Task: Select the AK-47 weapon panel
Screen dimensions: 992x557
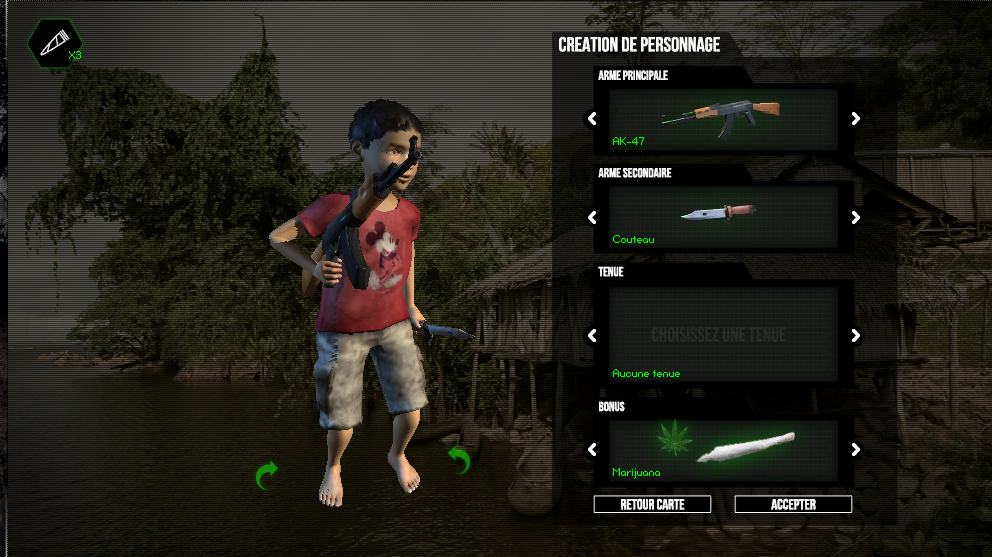Action: (724, 119)
